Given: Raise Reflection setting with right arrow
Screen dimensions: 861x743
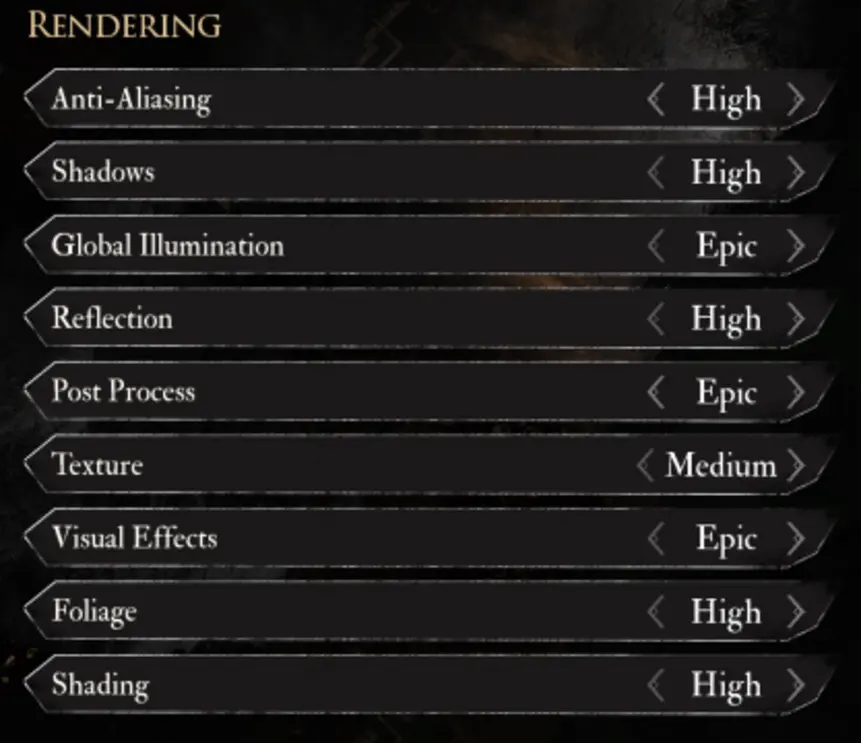Looking at the screenshot, I should pyautogui.click(x=796, y=319).
